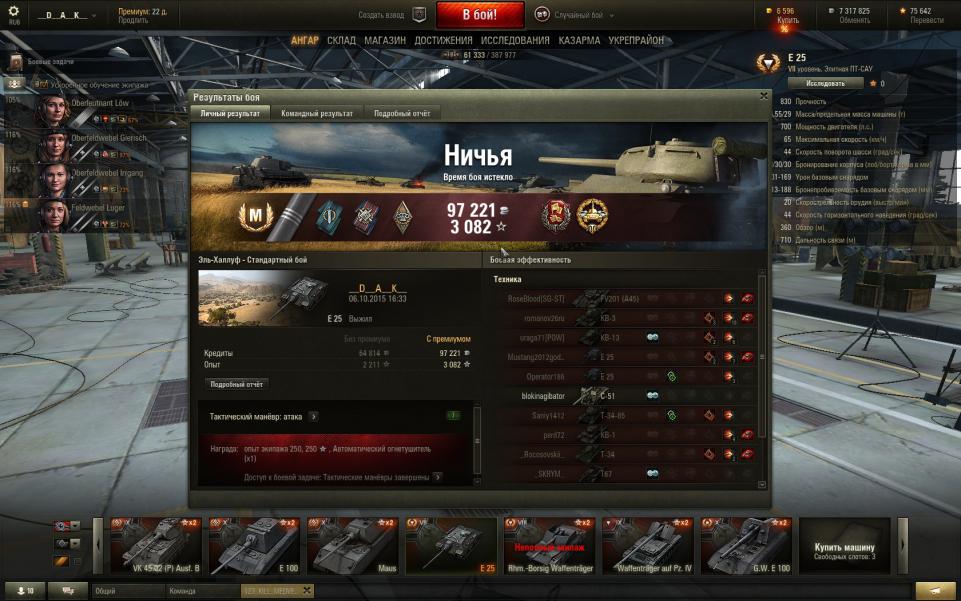Open the game settings gear menu
The image size is (961, 601).
pos(13,11)
